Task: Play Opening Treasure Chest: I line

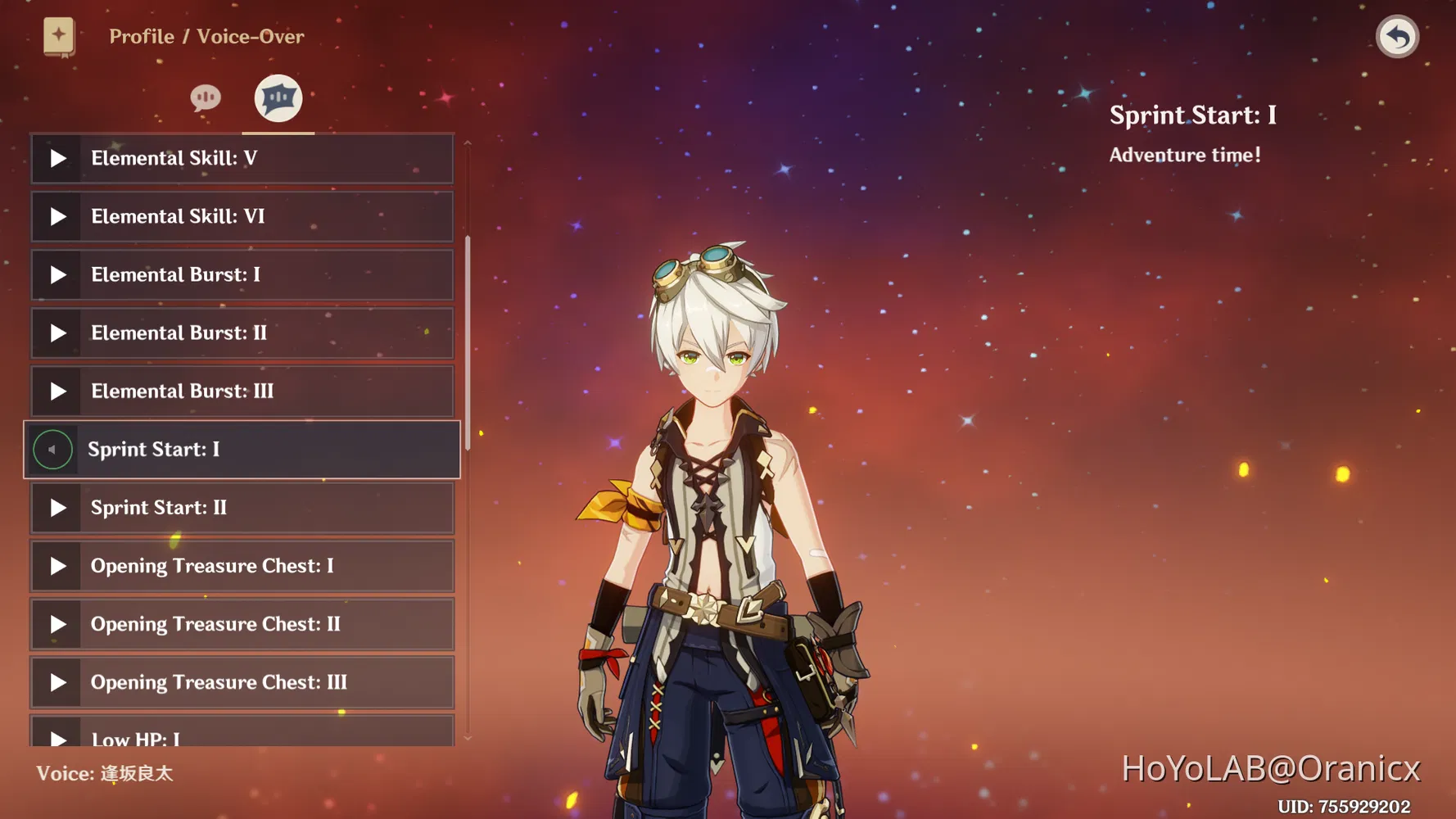Action: (57, 566)
